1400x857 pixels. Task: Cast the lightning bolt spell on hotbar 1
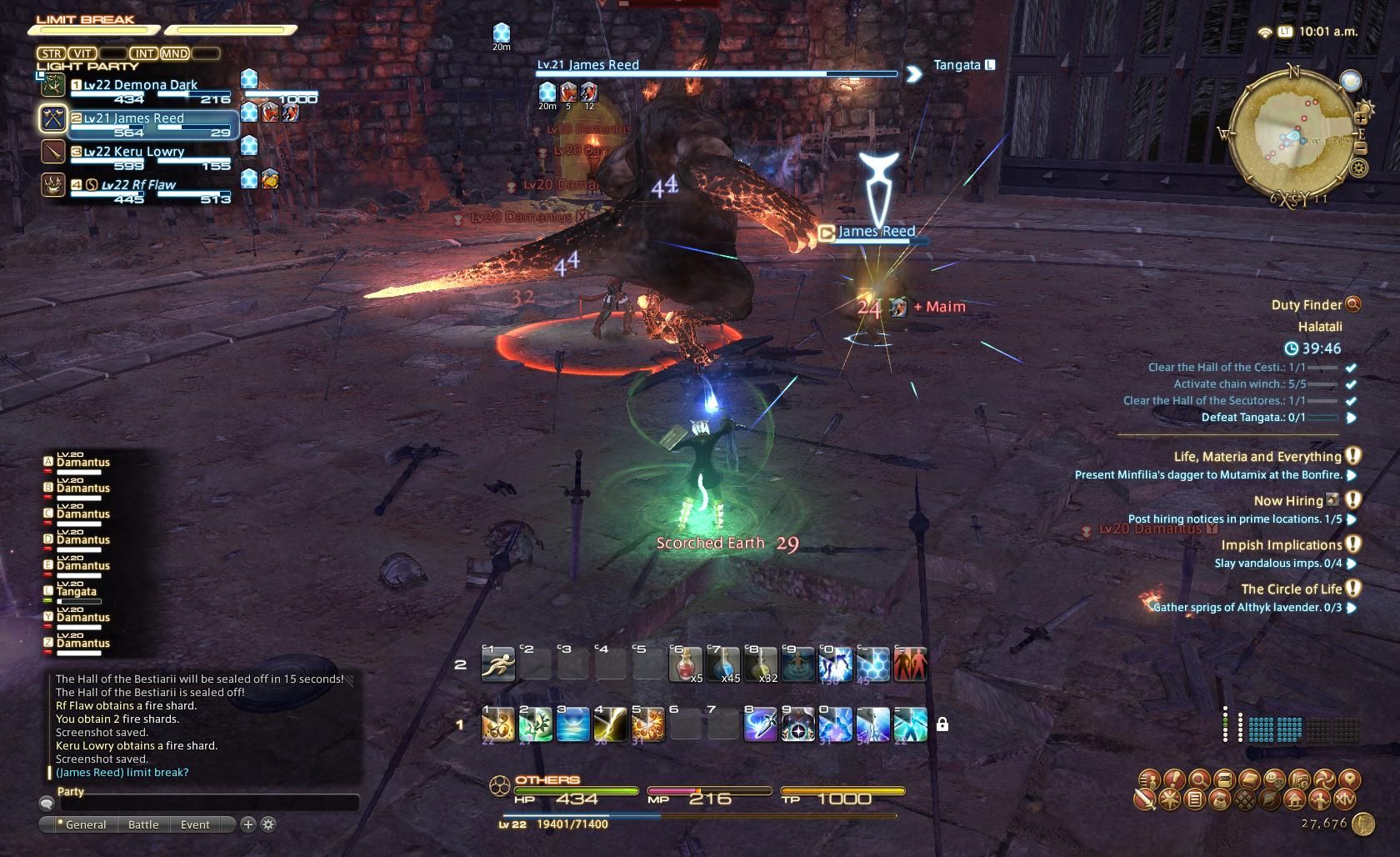[x=610, y=724]
